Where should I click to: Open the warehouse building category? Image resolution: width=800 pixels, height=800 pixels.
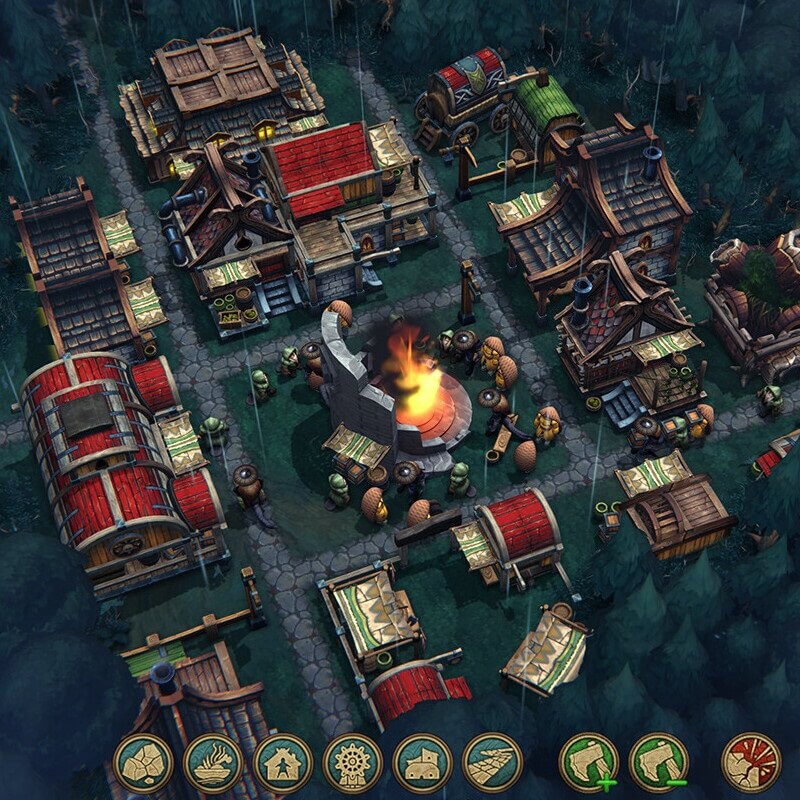[423, 763]
